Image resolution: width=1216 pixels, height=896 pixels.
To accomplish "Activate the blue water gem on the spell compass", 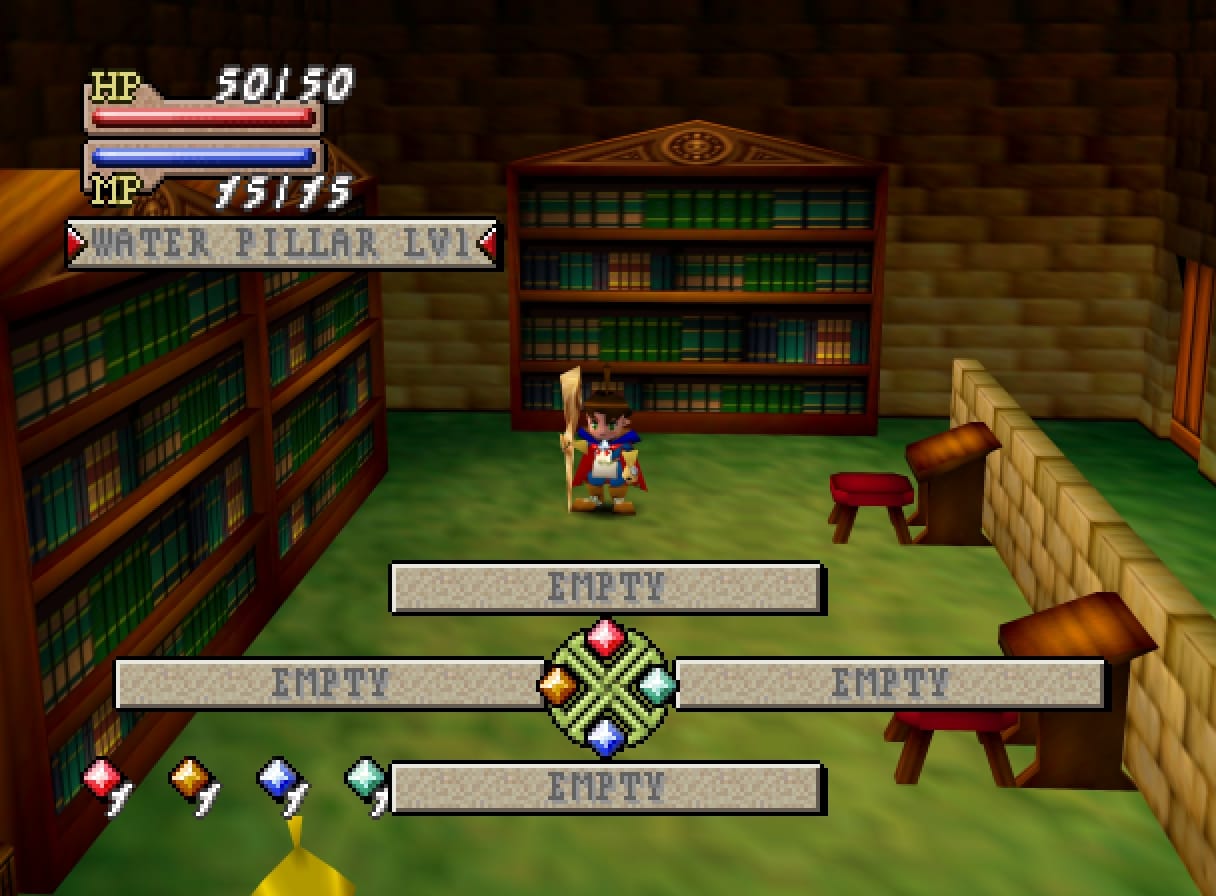I will tap(605, 737).
